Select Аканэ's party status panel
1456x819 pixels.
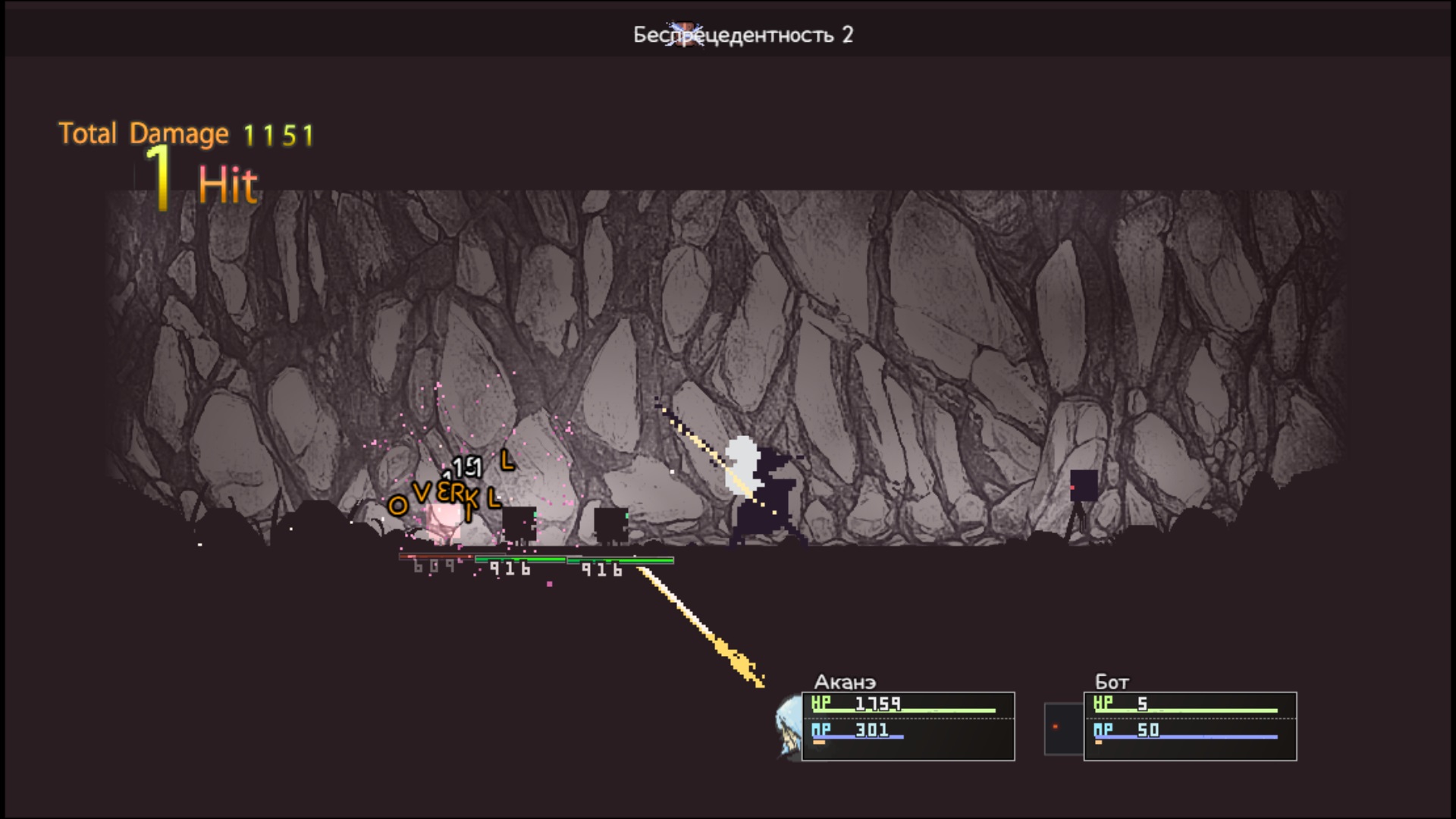click(x=908, y=726)
